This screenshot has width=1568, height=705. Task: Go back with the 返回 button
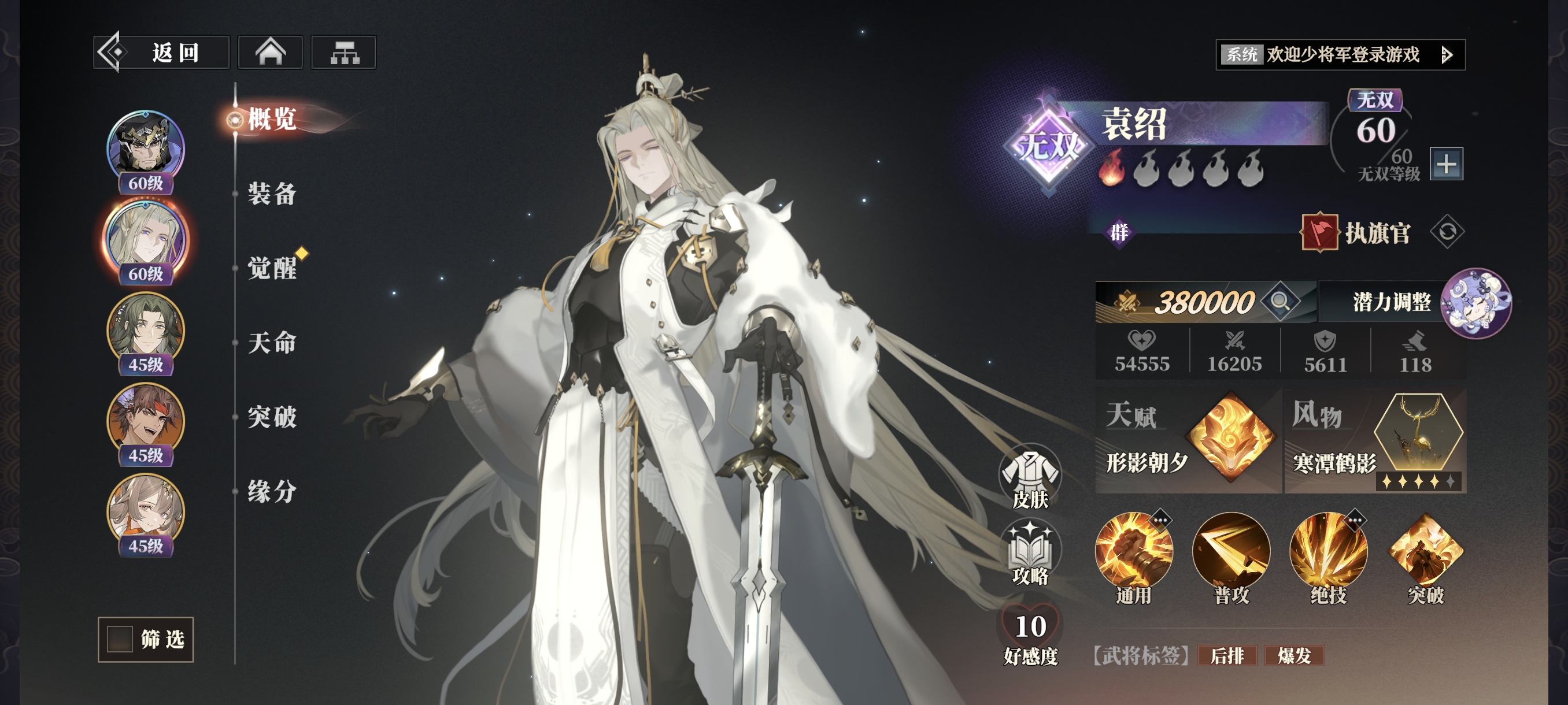pos(161,53)
